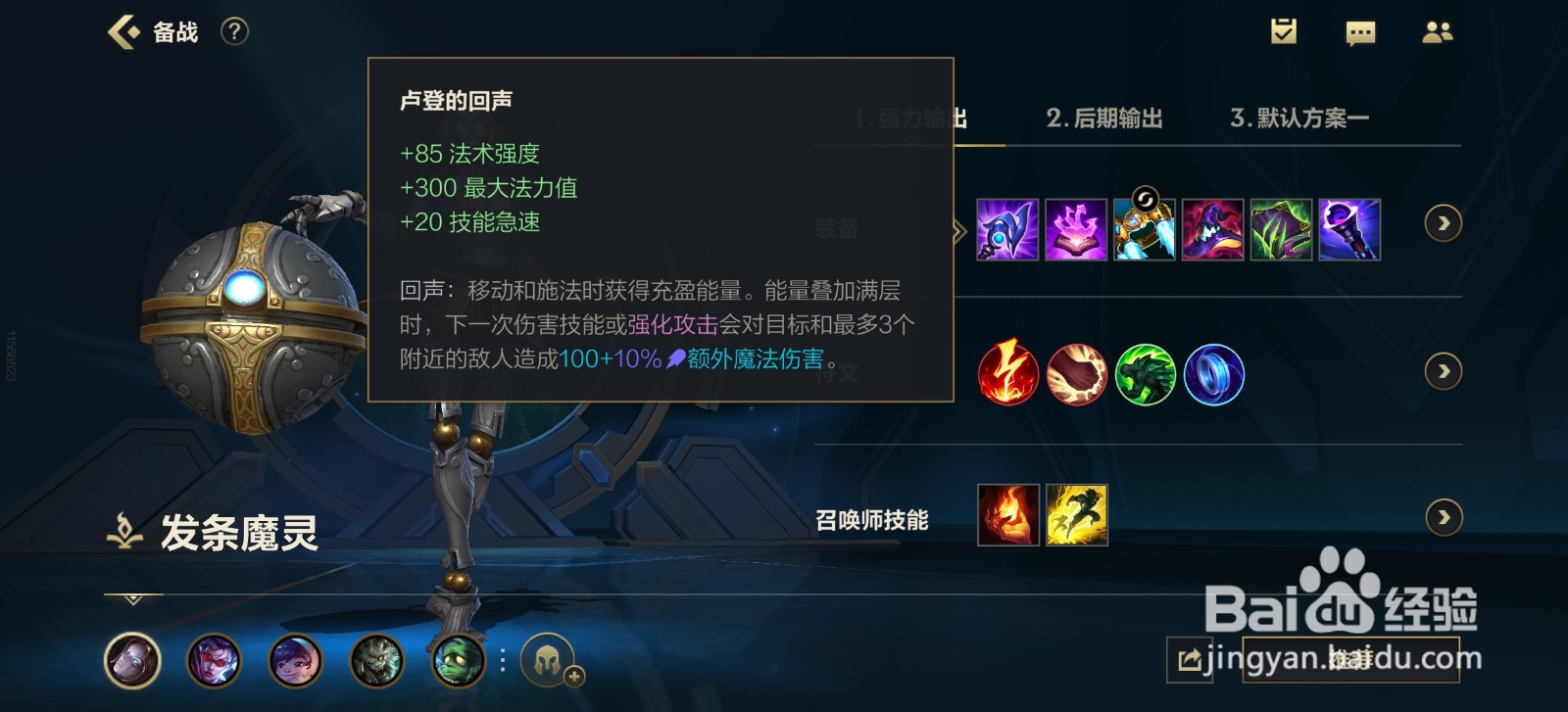The height and width of the screenshot is (712, 1568).
Task: Click the 备战 back arrow button
Action: click(123, 30)
